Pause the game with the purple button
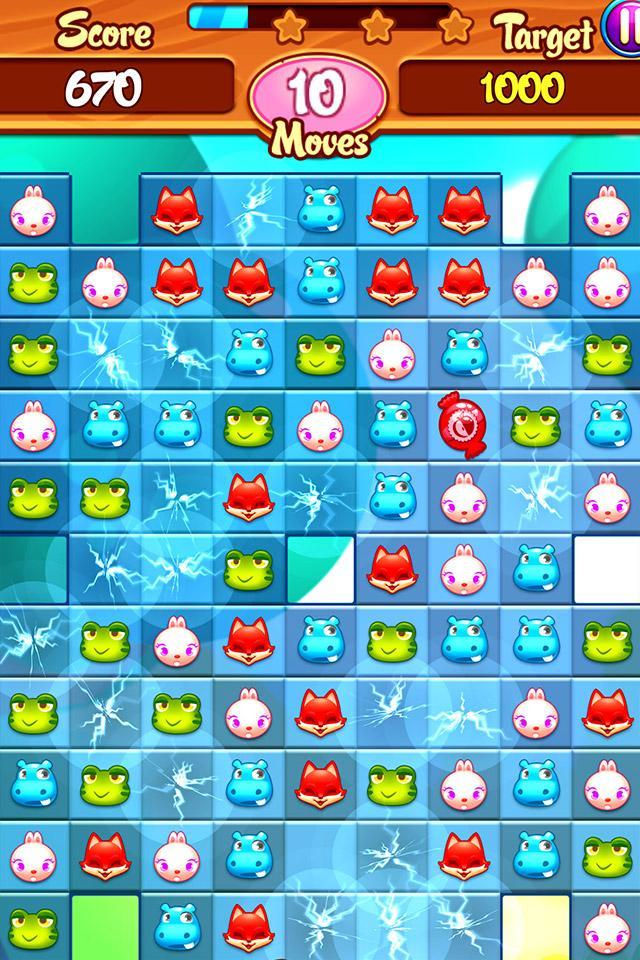This screenshot has height=960, width=640. click(x=626, y=26)
